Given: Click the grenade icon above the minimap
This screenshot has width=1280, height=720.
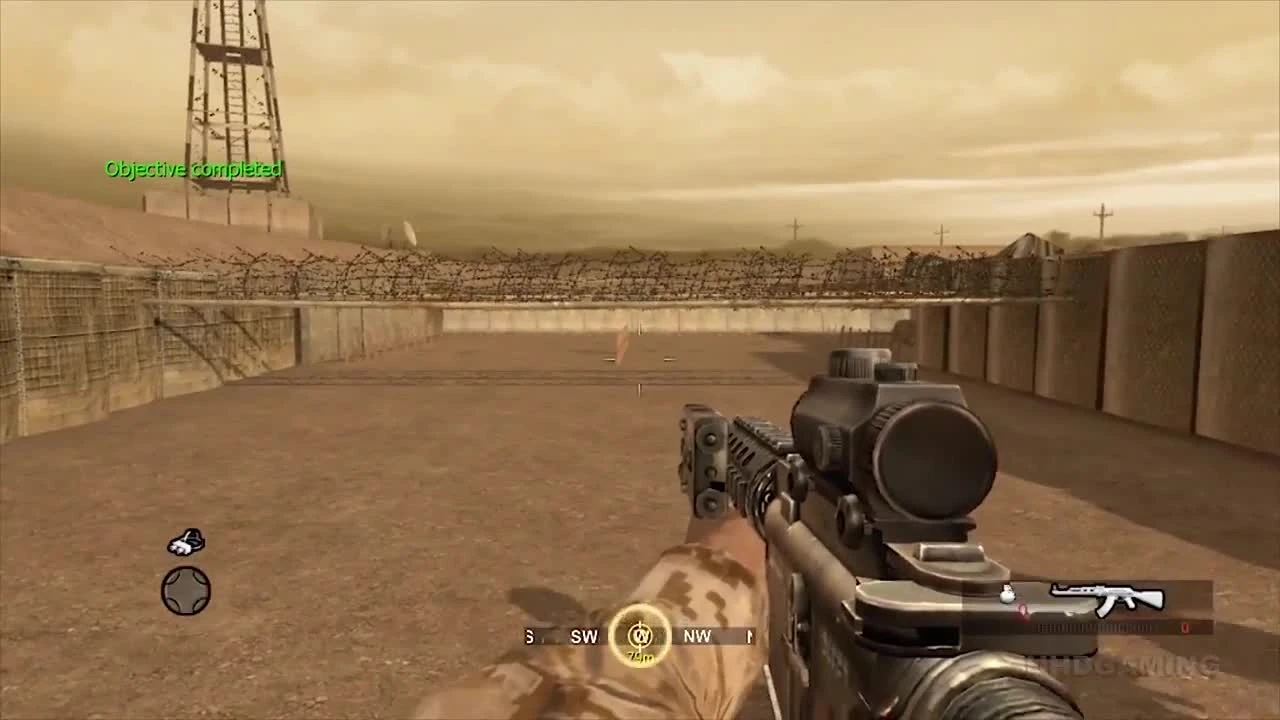Looking at the screenshot, I should pos(185,540).
